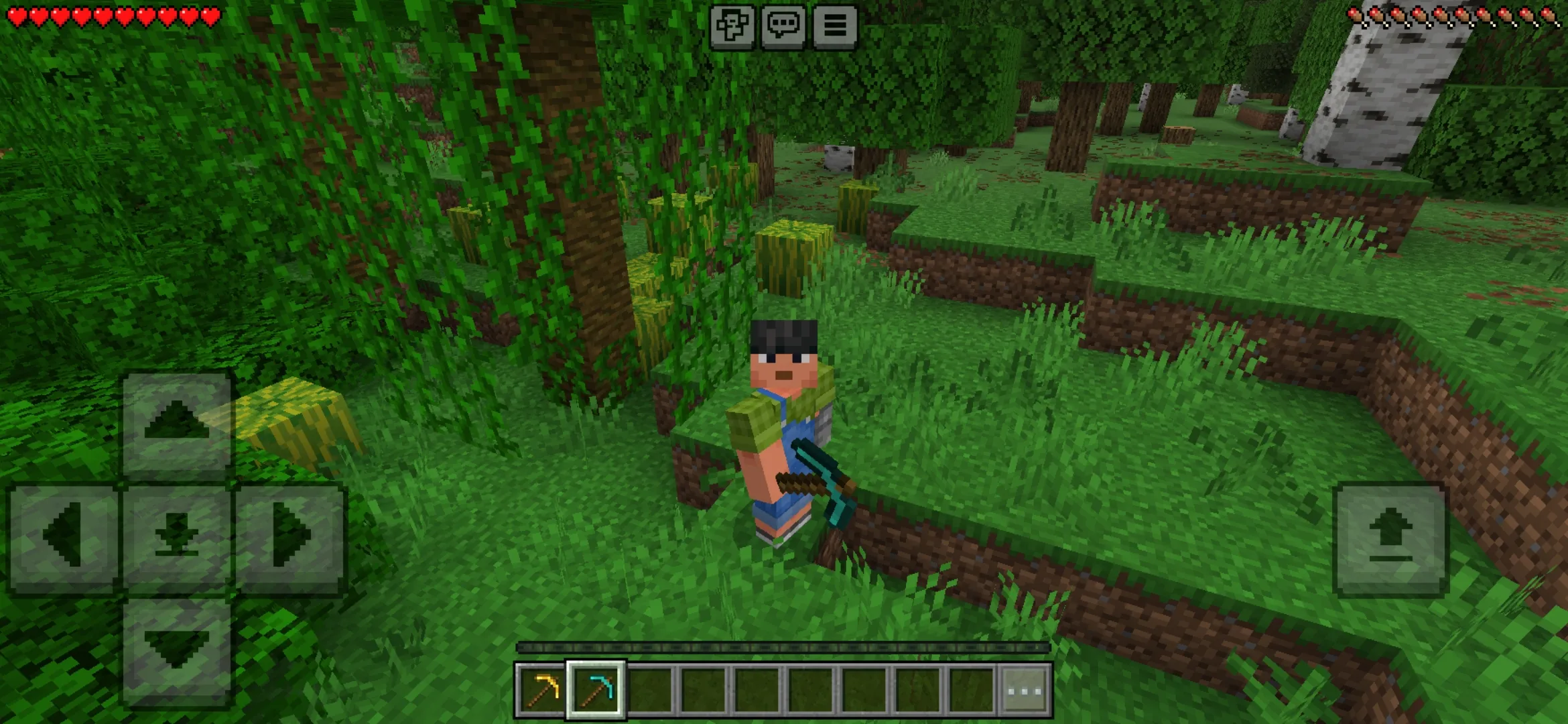
Task: Tap the move backward arrow
Action: click(x=176, y=650)
